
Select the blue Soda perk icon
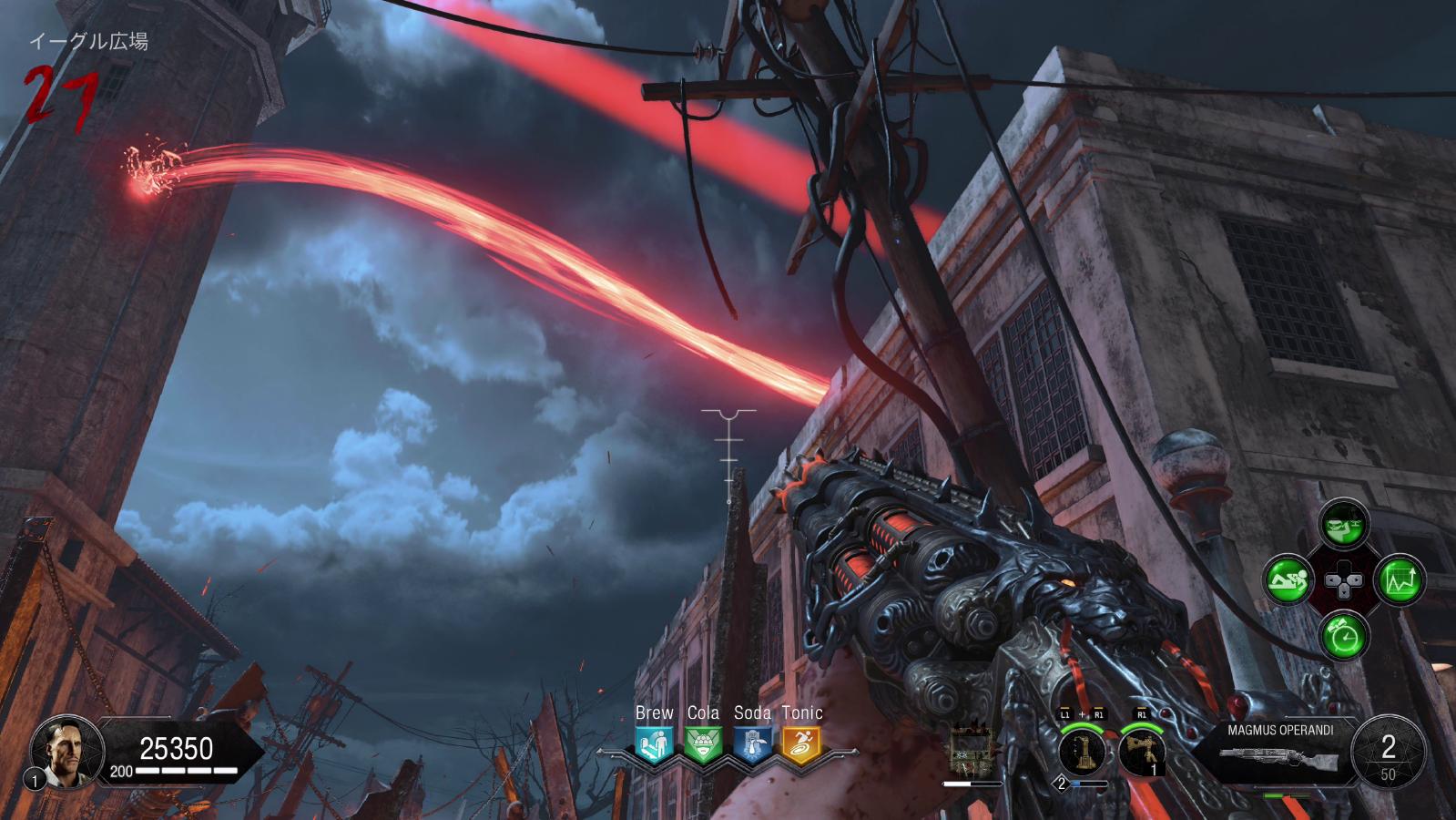pyautogui.click(x=752, y=745)
